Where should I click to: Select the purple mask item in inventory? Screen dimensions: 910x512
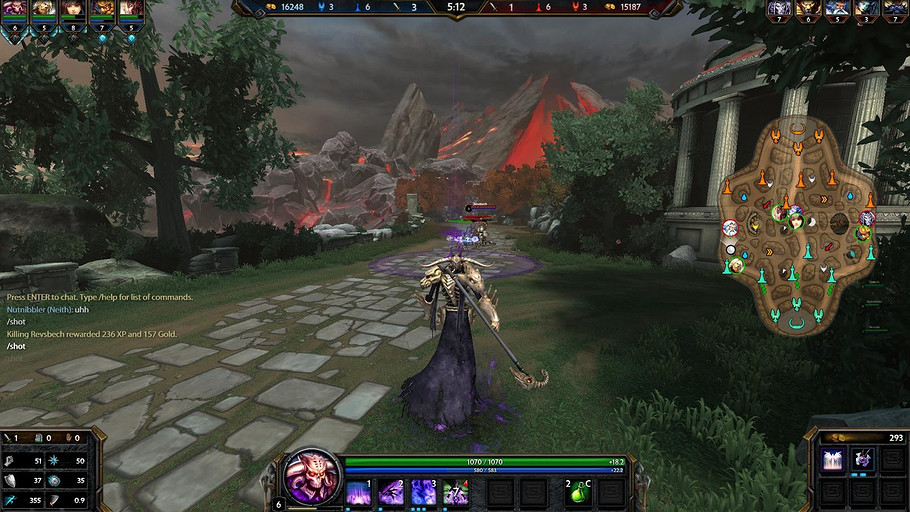tap(861, 459)
